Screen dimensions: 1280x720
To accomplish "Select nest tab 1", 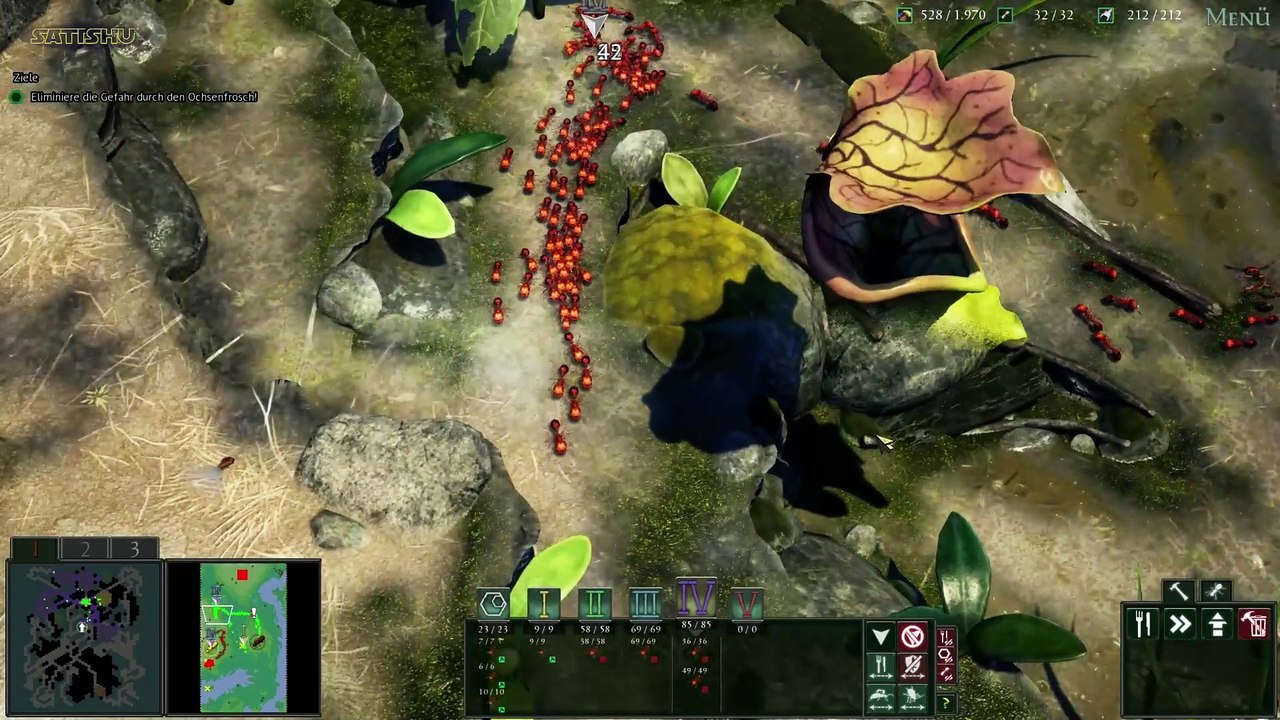I will [35, 549].
